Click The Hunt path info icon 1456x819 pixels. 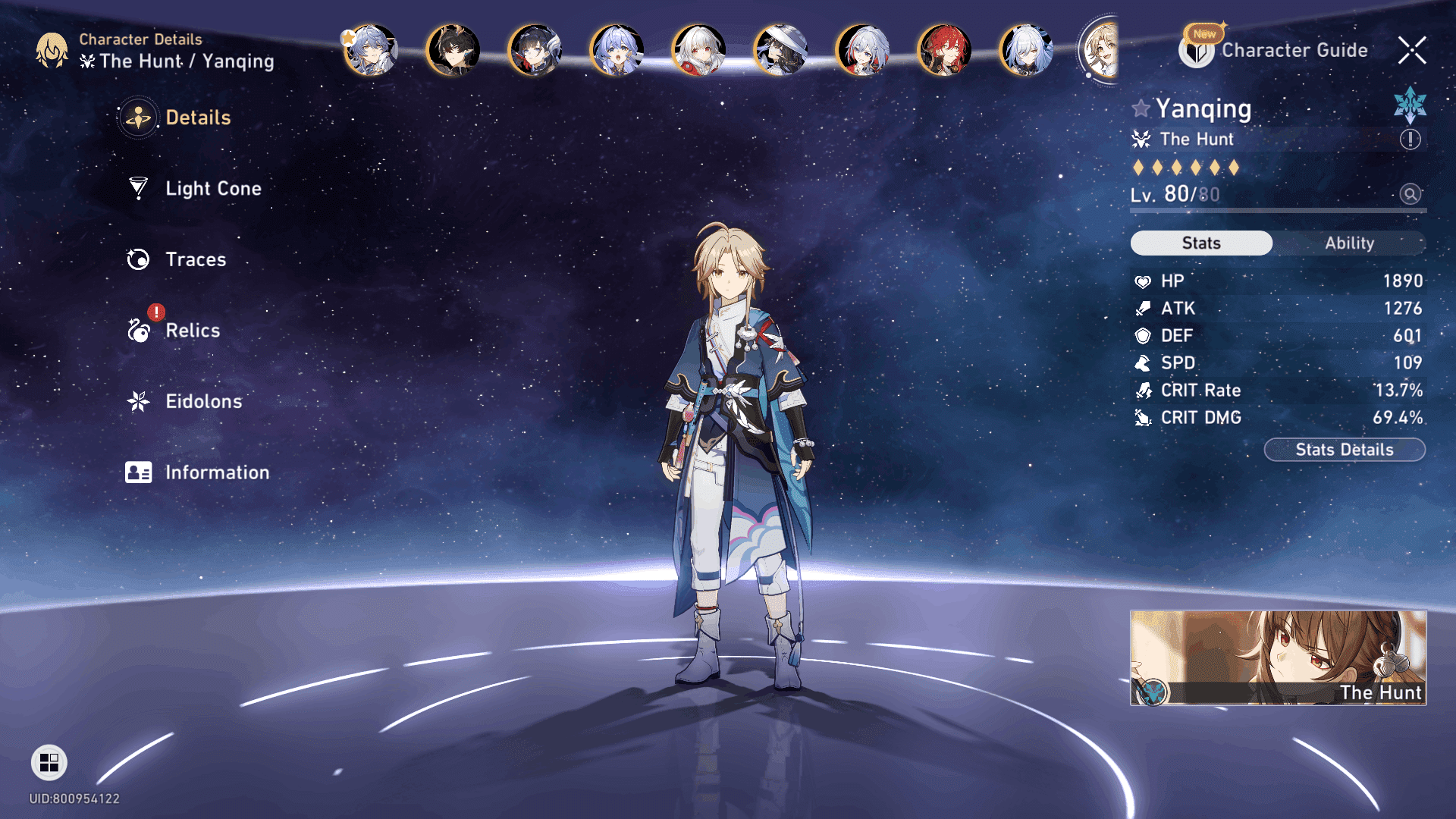(1410, 140)
